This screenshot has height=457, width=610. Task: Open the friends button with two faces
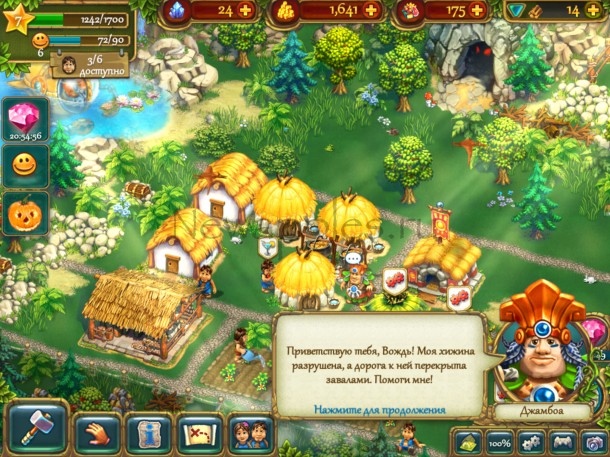(249, 433)
